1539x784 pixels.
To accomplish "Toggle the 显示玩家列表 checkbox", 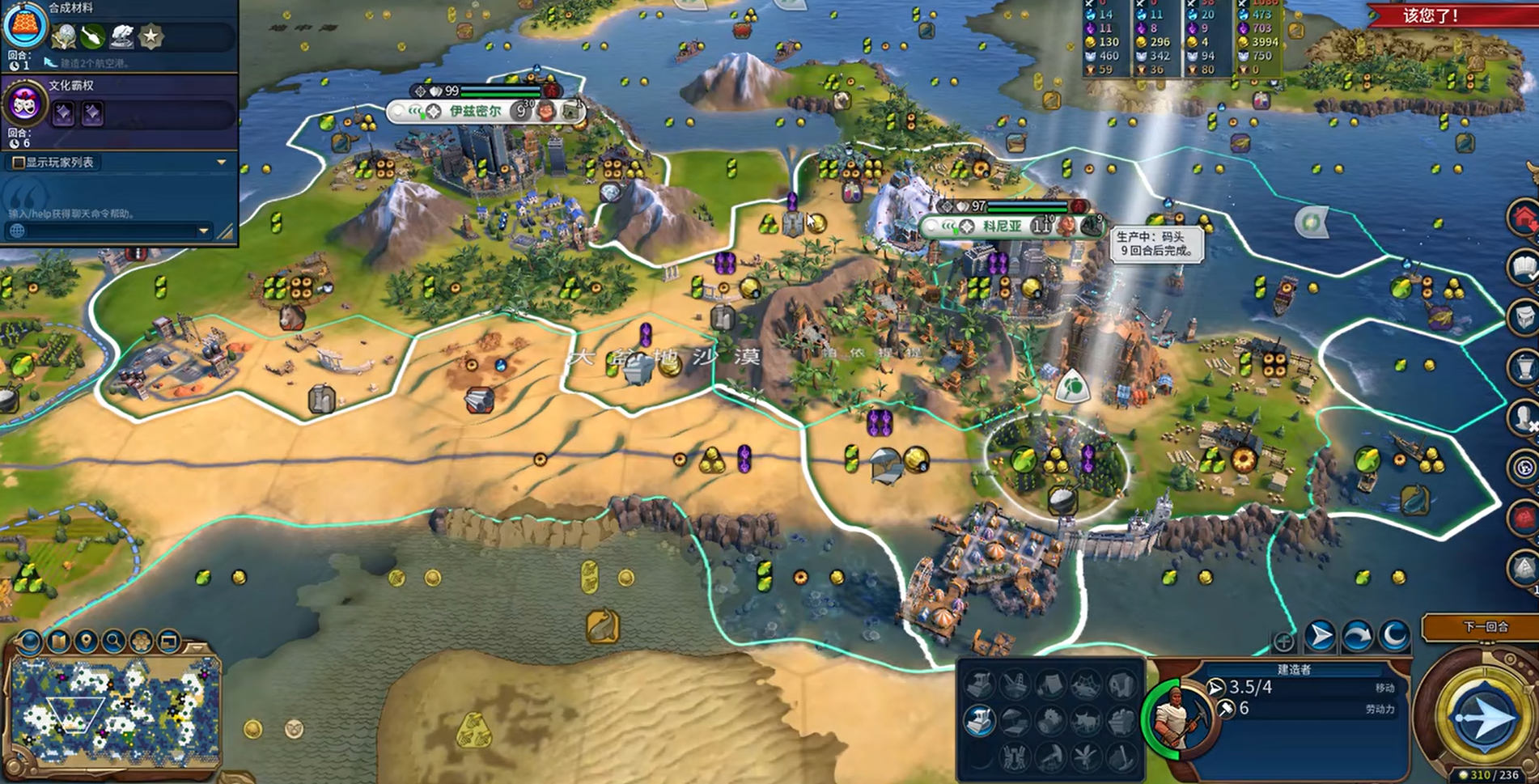I will tap(18, 163).
